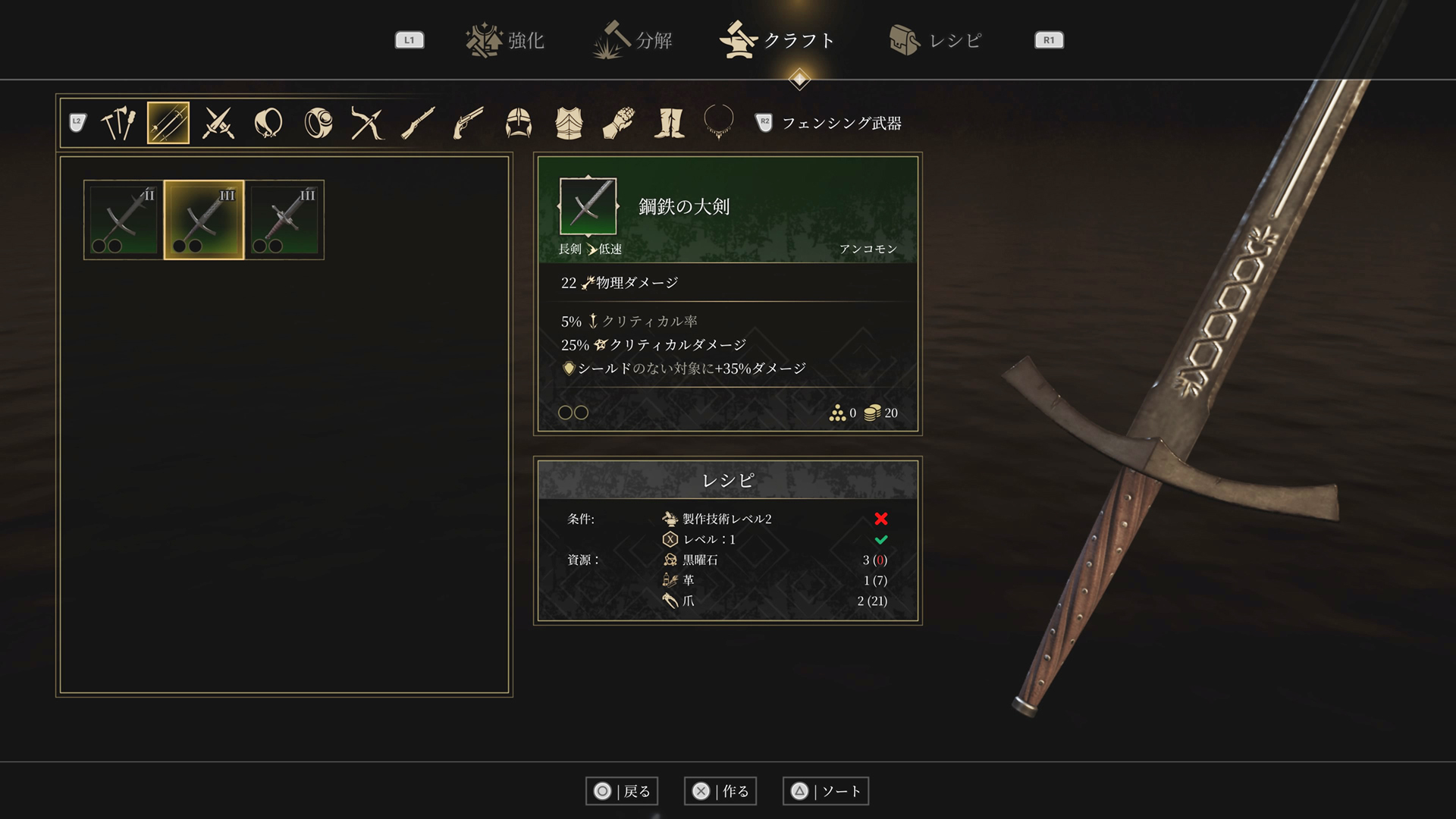Select the tier II spiked greatsword recipe

click(124, 220)
